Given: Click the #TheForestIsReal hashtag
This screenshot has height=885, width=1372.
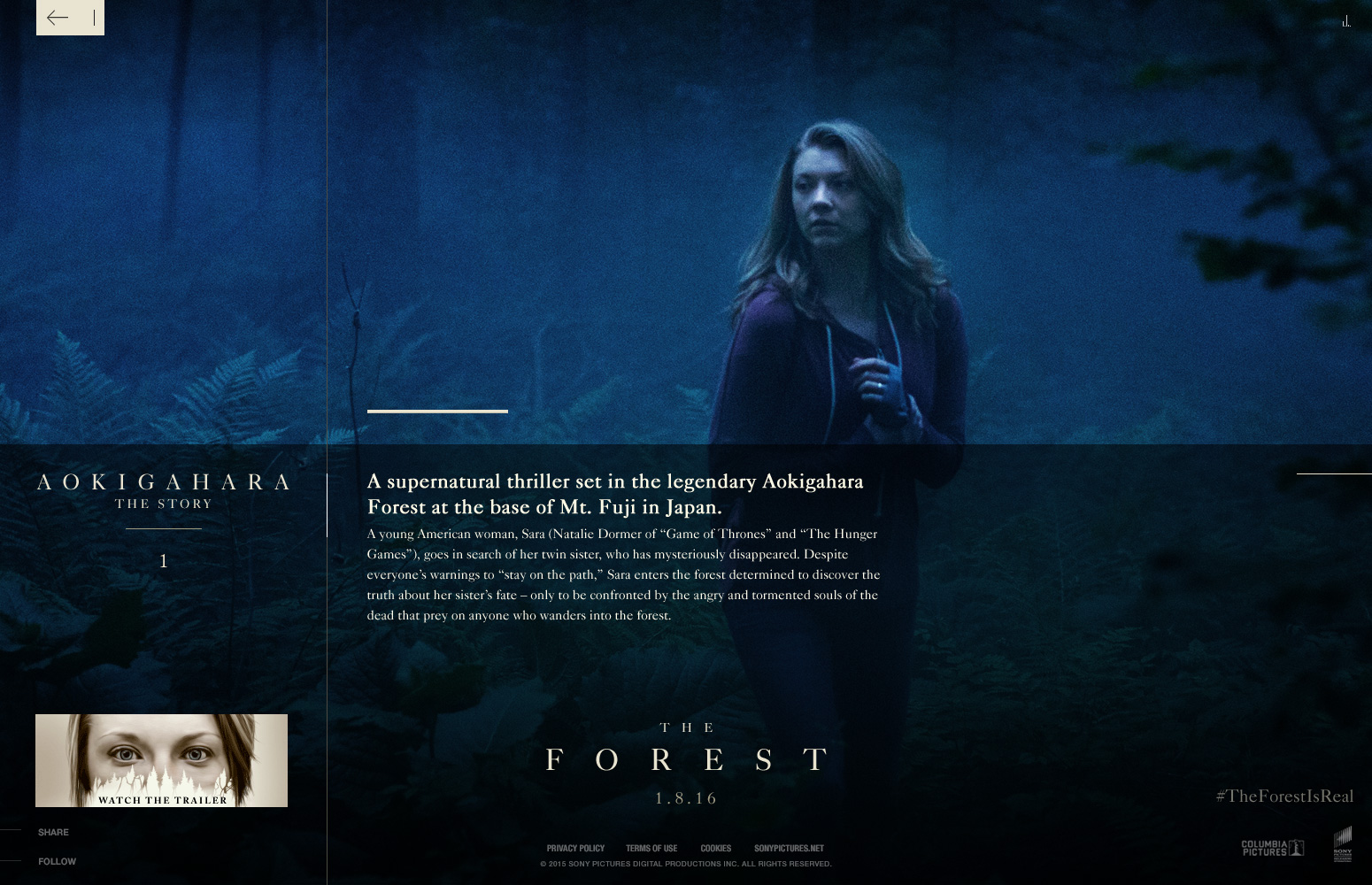Looking at the screenshot, I should [1284, 796].
